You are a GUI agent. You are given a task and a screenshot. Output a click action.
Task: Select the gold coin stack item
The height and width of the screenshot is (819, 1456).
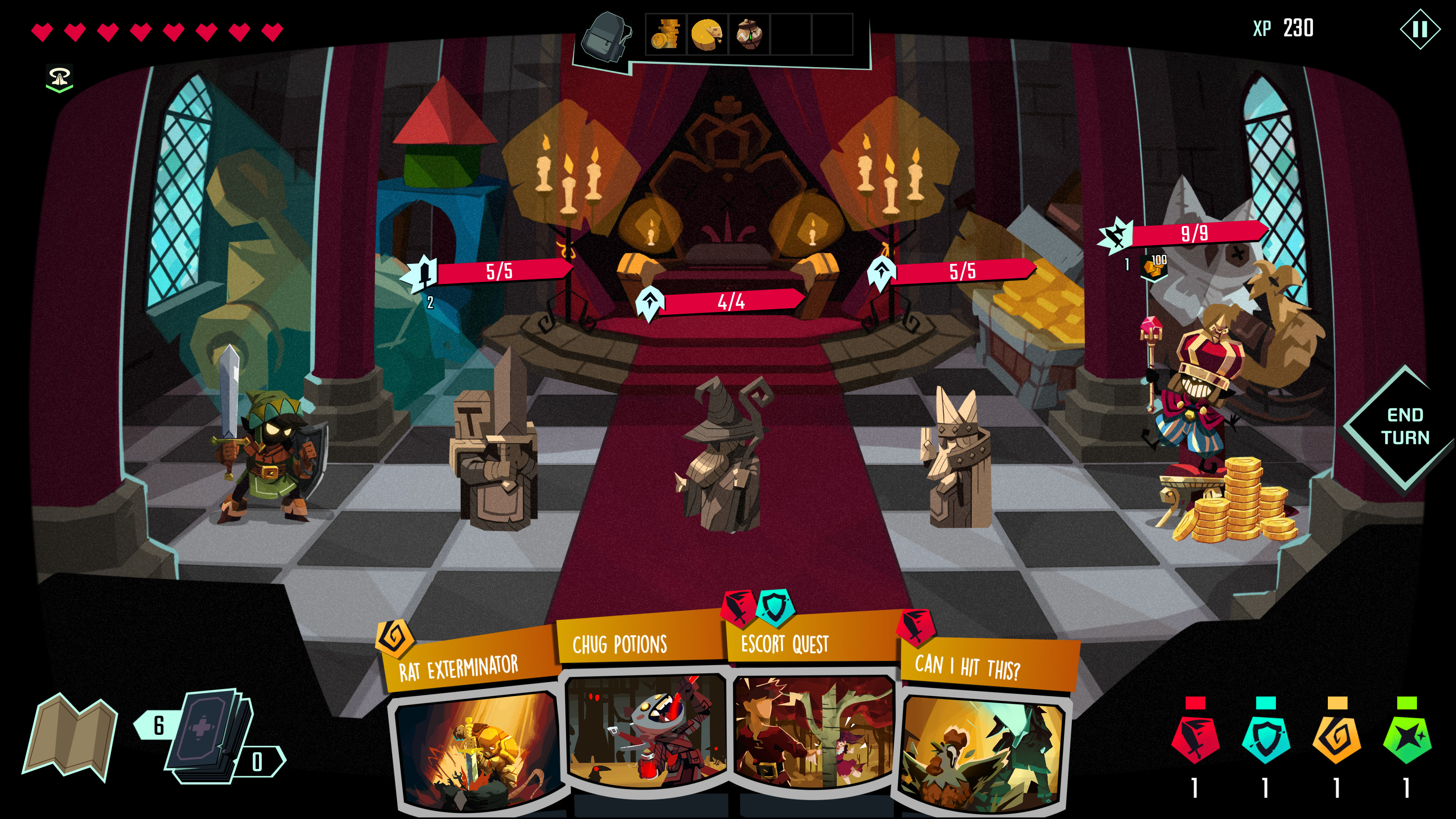point(666,35)
